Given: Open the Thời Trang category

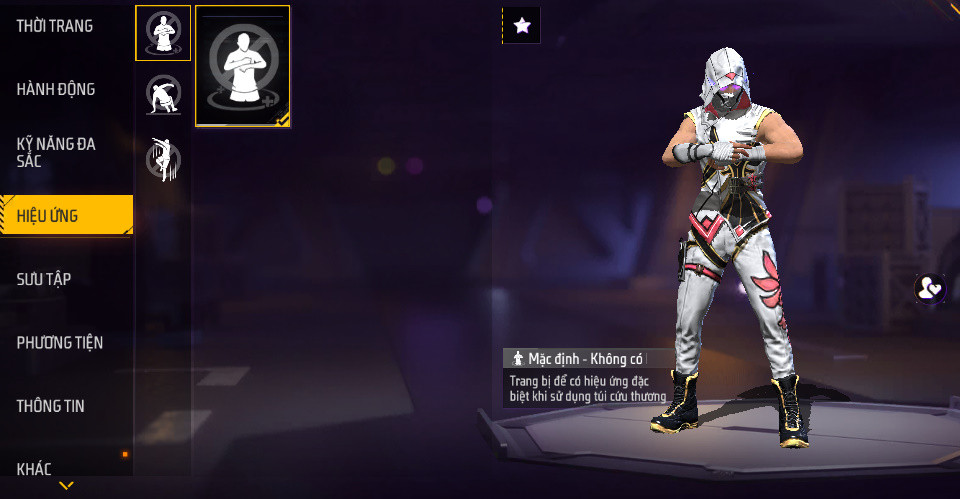Looking at the screenshot, I should pyautogui.click(x=55, y=26).
